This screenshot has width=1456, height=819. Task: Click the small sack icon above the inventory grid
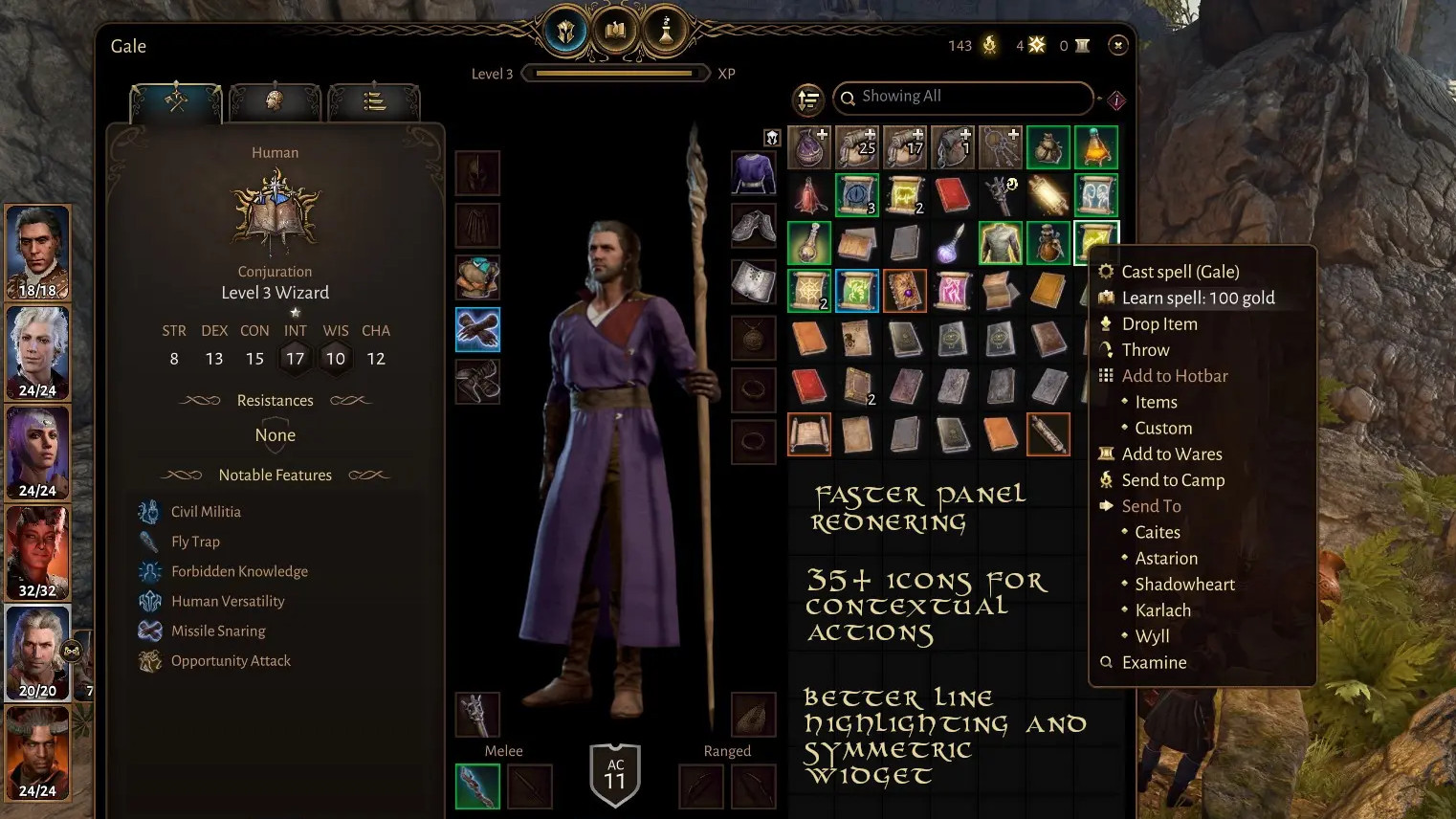[x=772, y=137]
